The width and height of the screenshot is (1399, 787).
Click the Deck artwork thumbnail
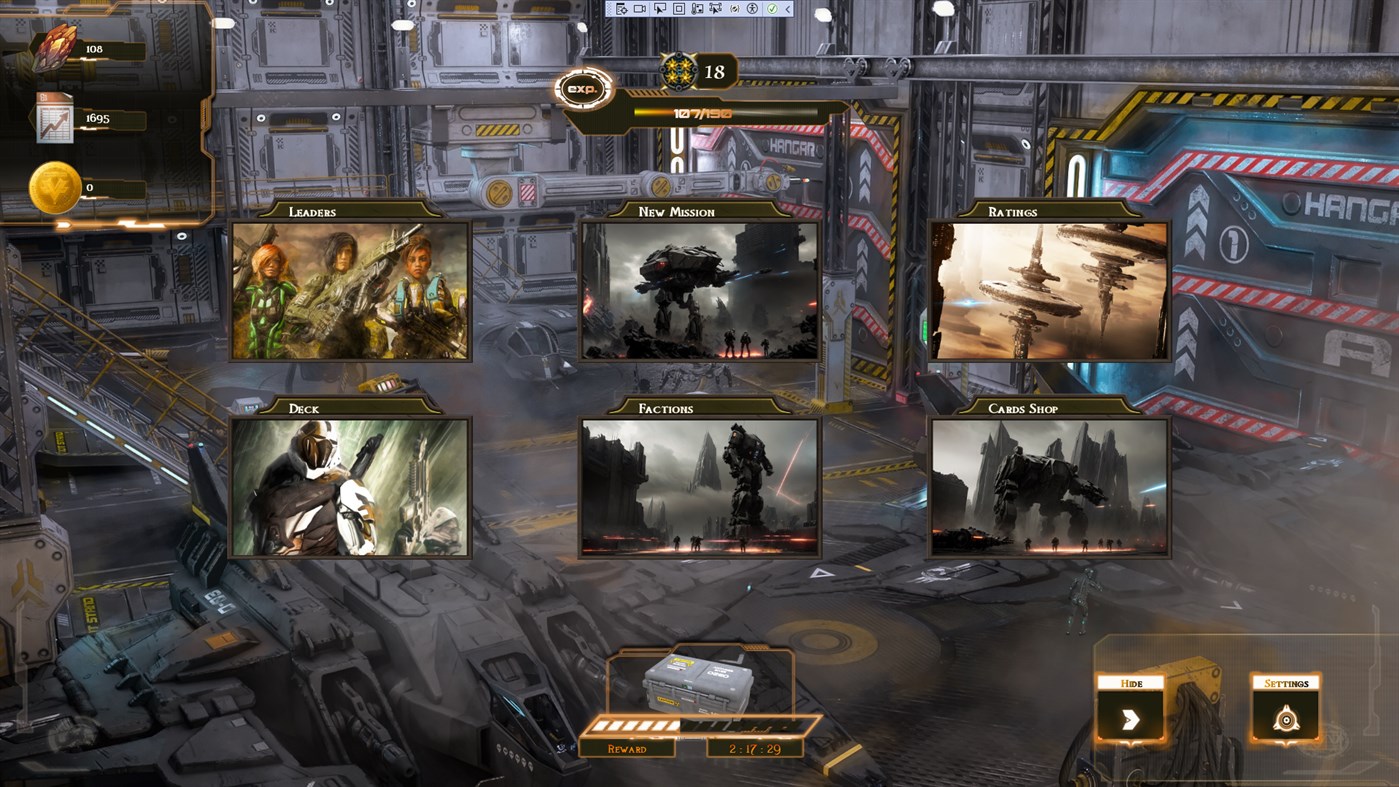tap(350, 489)
